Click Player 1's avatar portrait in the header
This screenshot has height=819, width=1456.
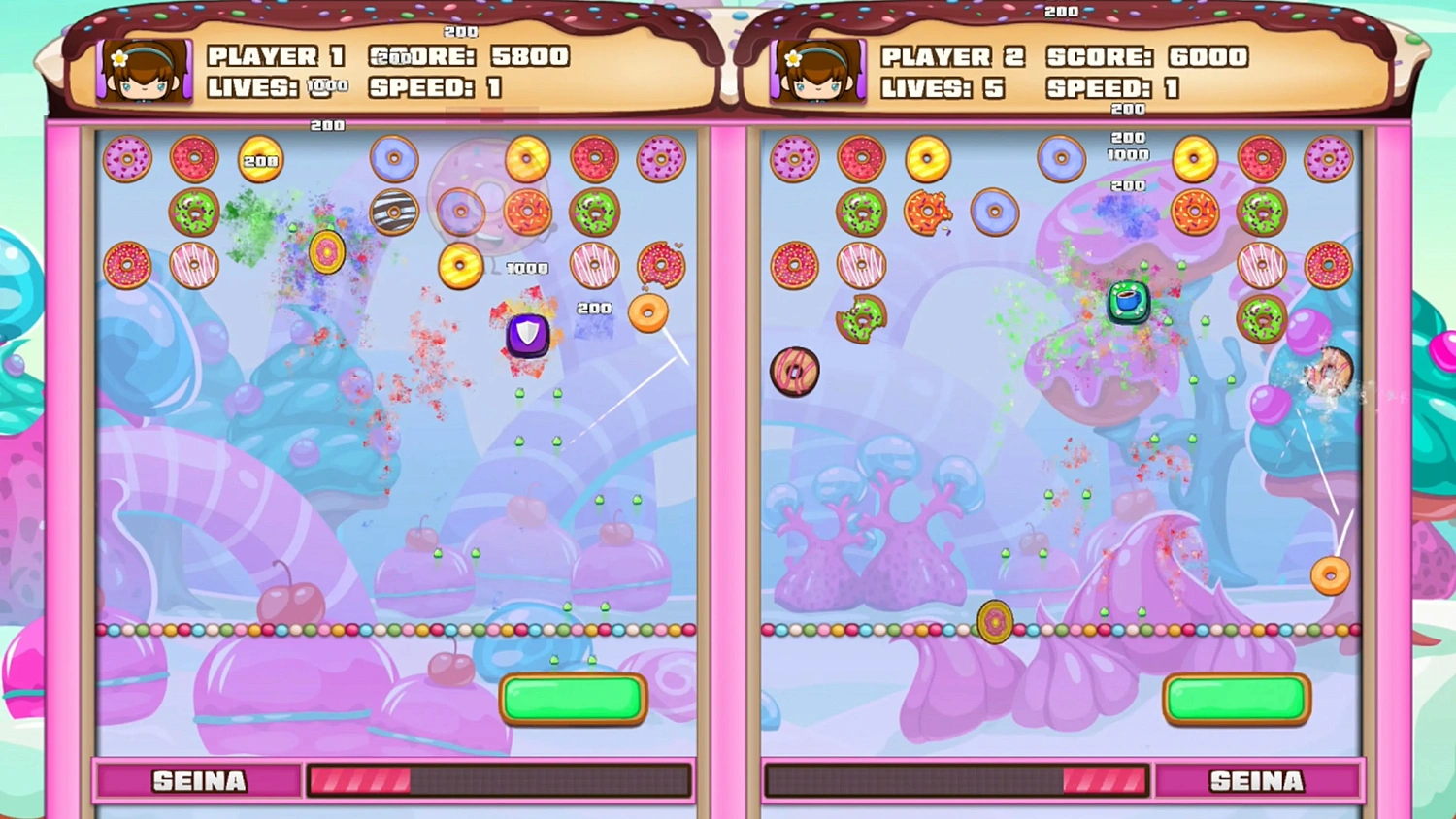coord(144,73)
